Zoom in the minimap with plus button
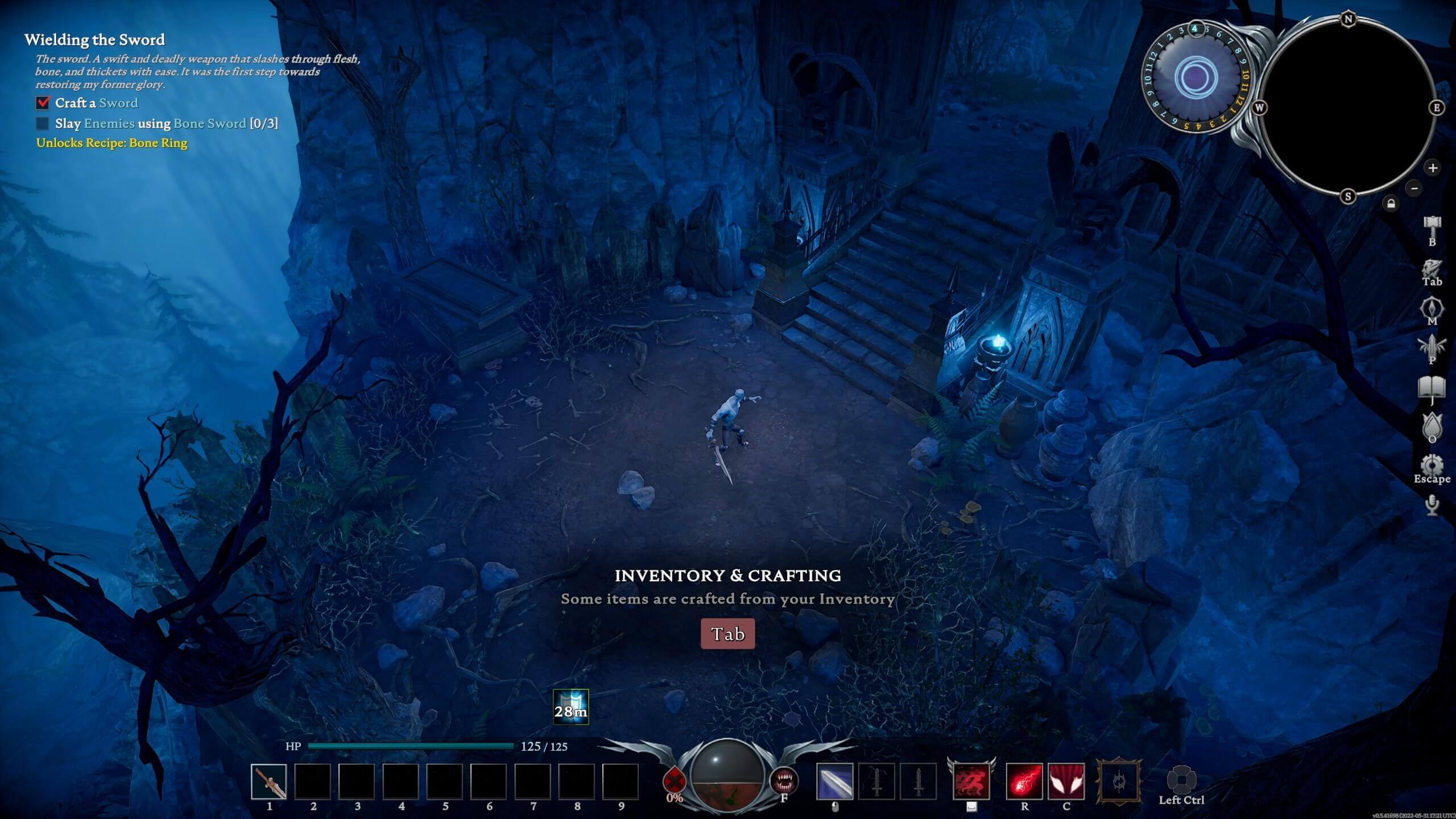Image resolution: width=1456 pixels, height=819 pixels. point(1433,168)
